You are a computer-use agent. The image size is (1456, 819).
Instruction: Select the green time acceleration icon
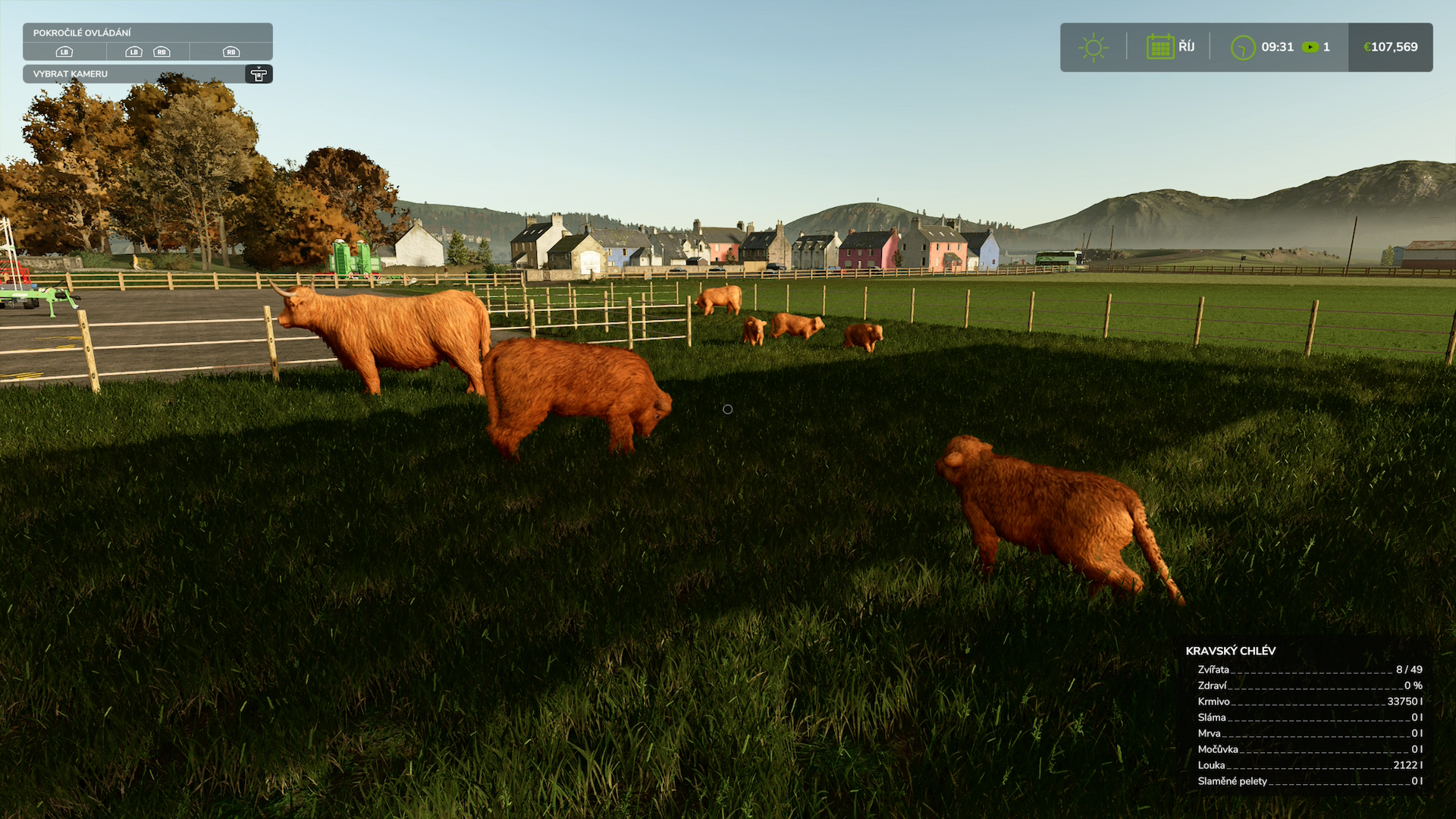(x=1310, y=47)
